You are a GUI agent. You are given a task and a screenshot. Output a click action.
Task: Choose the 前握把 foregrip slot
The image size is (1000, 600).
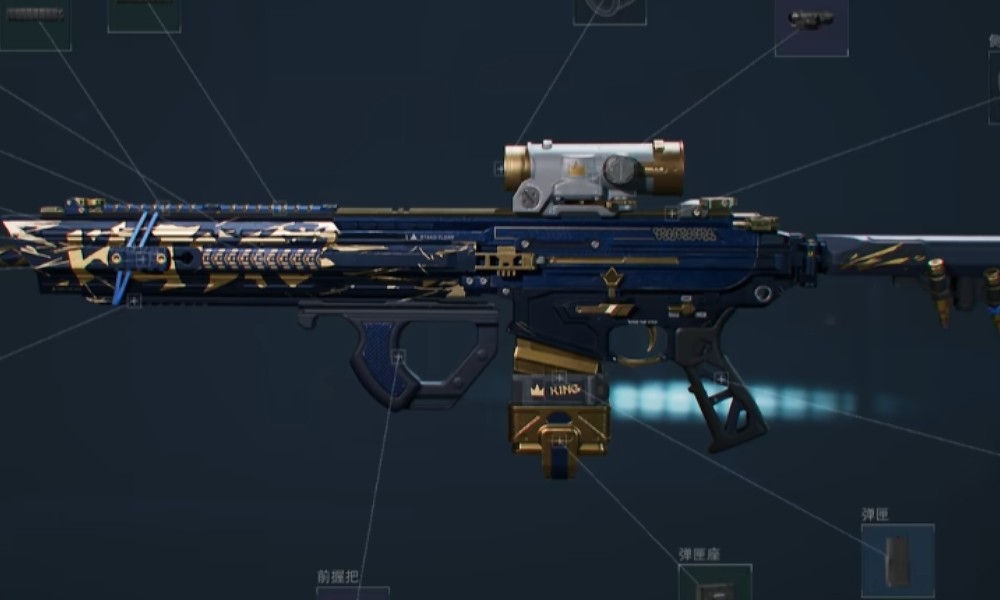352,592
